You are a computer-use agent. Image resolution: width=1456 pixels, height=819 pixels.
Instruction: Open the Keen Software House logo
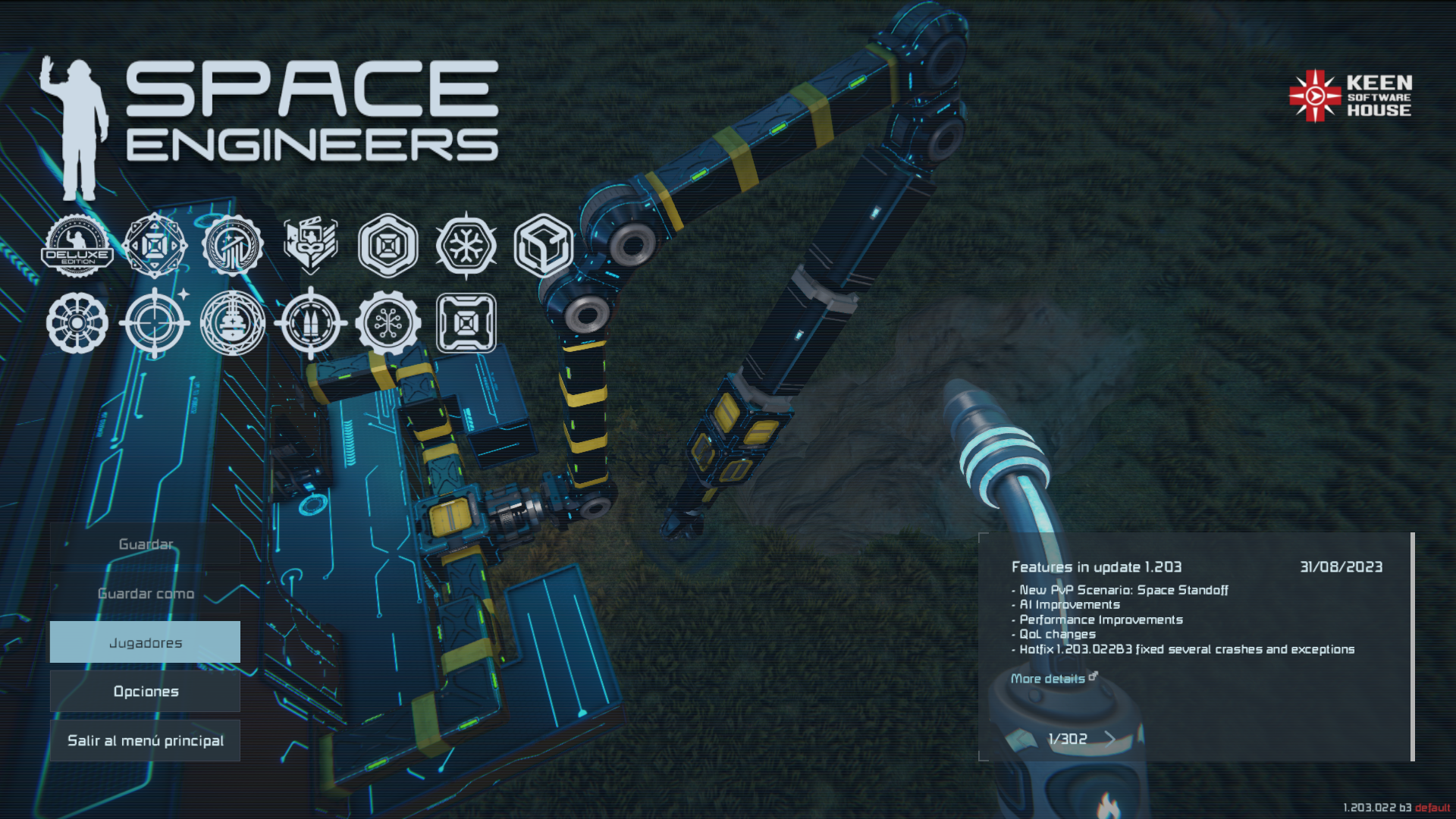pyautogui.click(x=1351, y=96)
